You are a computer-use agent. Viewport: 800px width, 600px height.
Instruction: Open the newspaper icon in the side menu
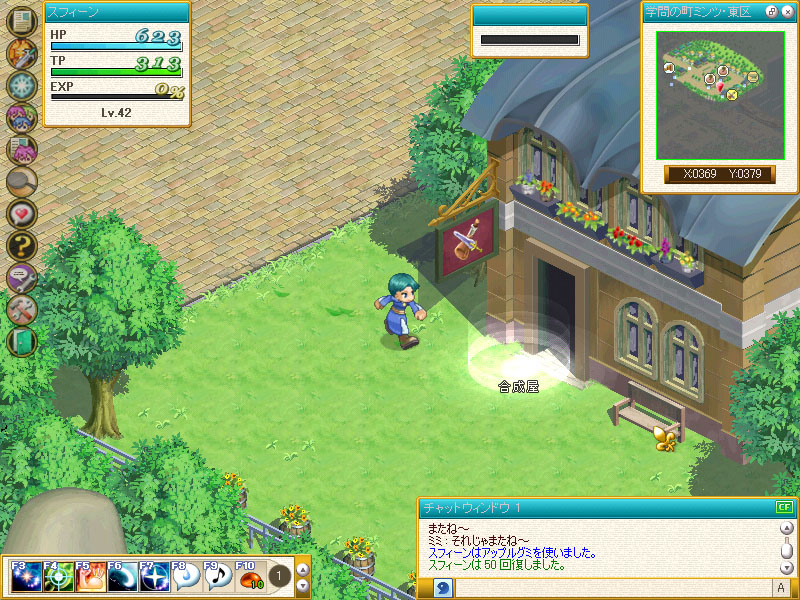click(21, 22)
